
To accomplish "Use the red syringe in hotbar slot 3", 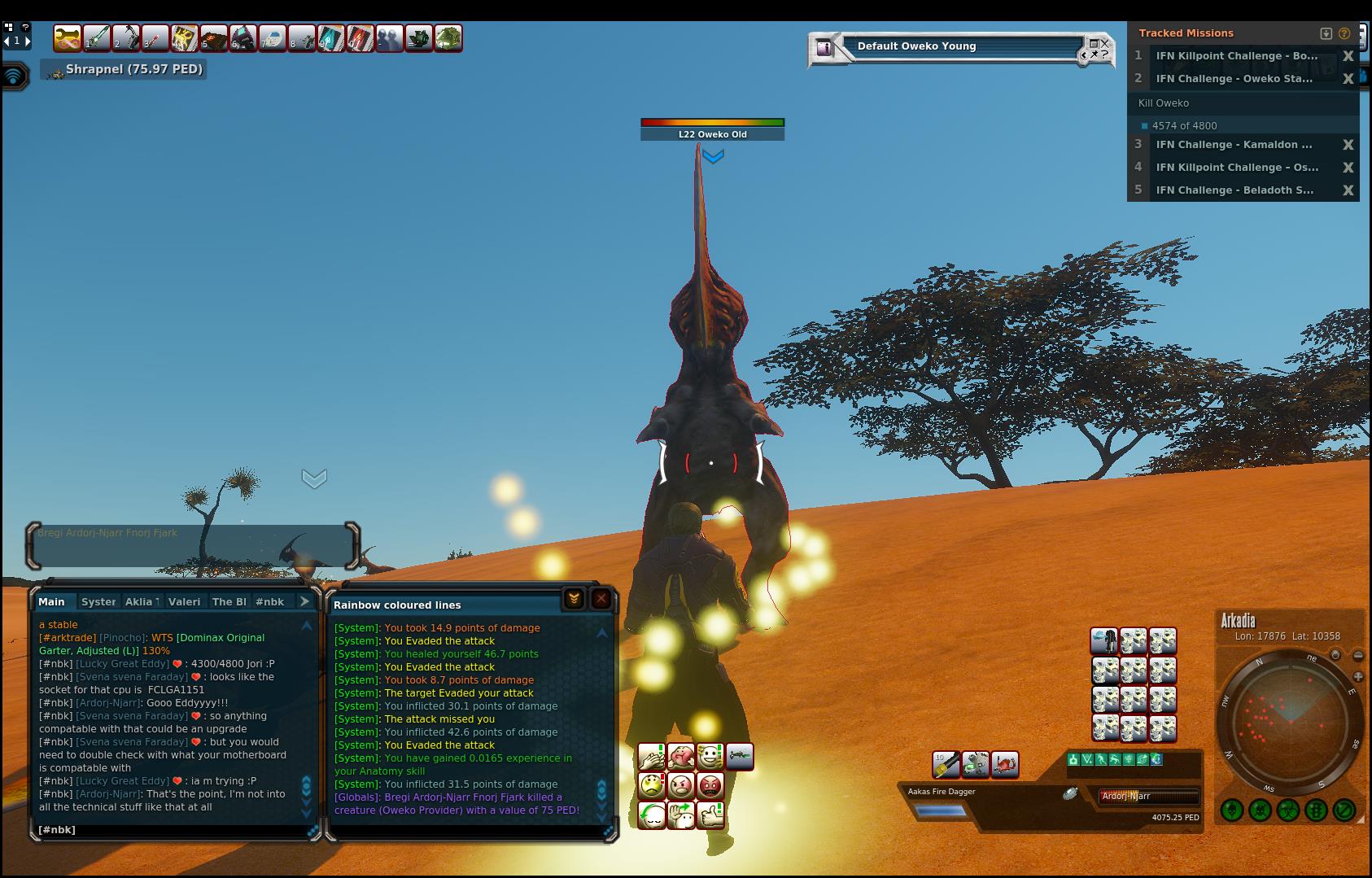I will pyautogui.click(x=155, y=38).
